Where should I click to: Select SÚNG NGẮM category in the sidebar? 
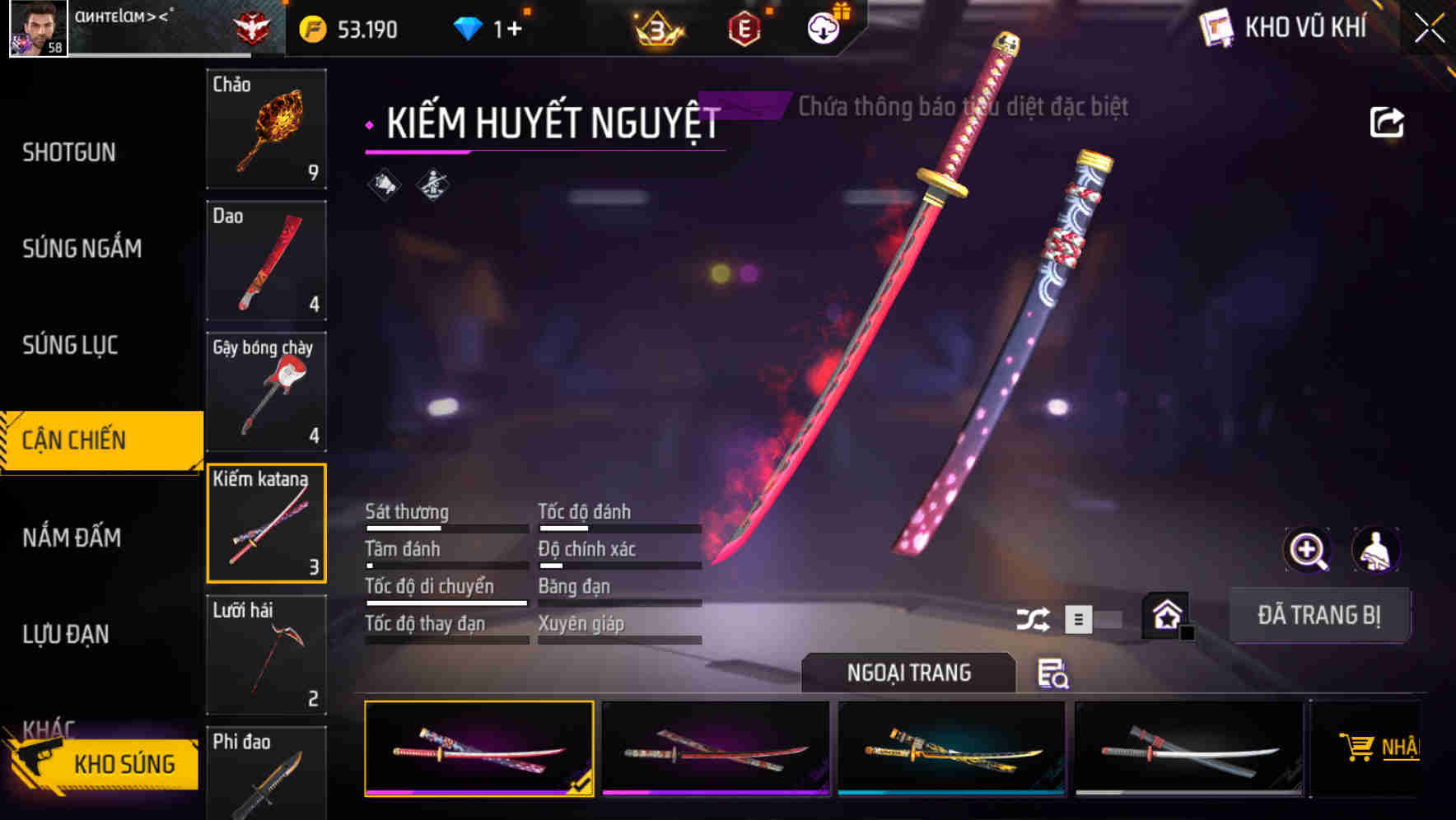point(81,249)
